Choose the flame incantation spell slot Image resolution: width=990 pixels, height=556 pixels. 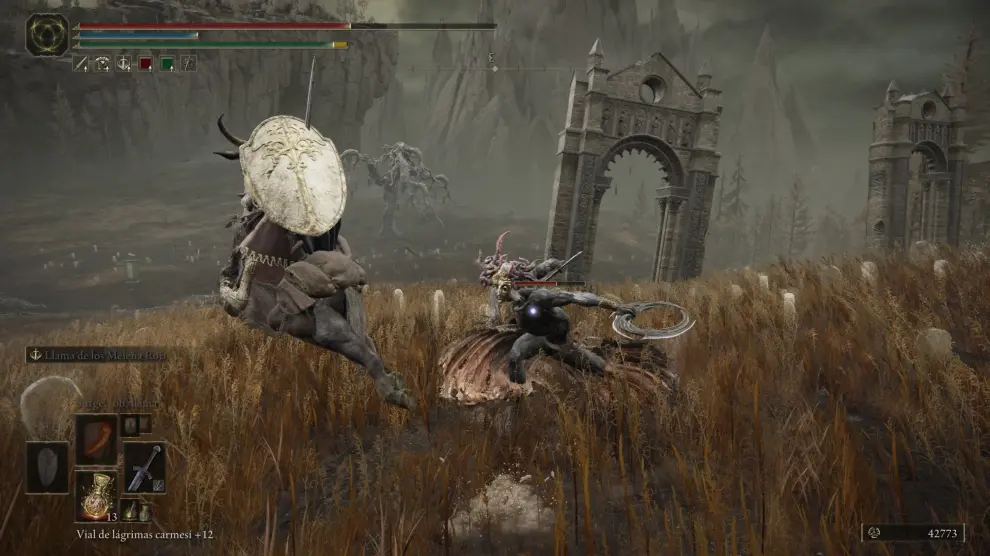[96, 440]
